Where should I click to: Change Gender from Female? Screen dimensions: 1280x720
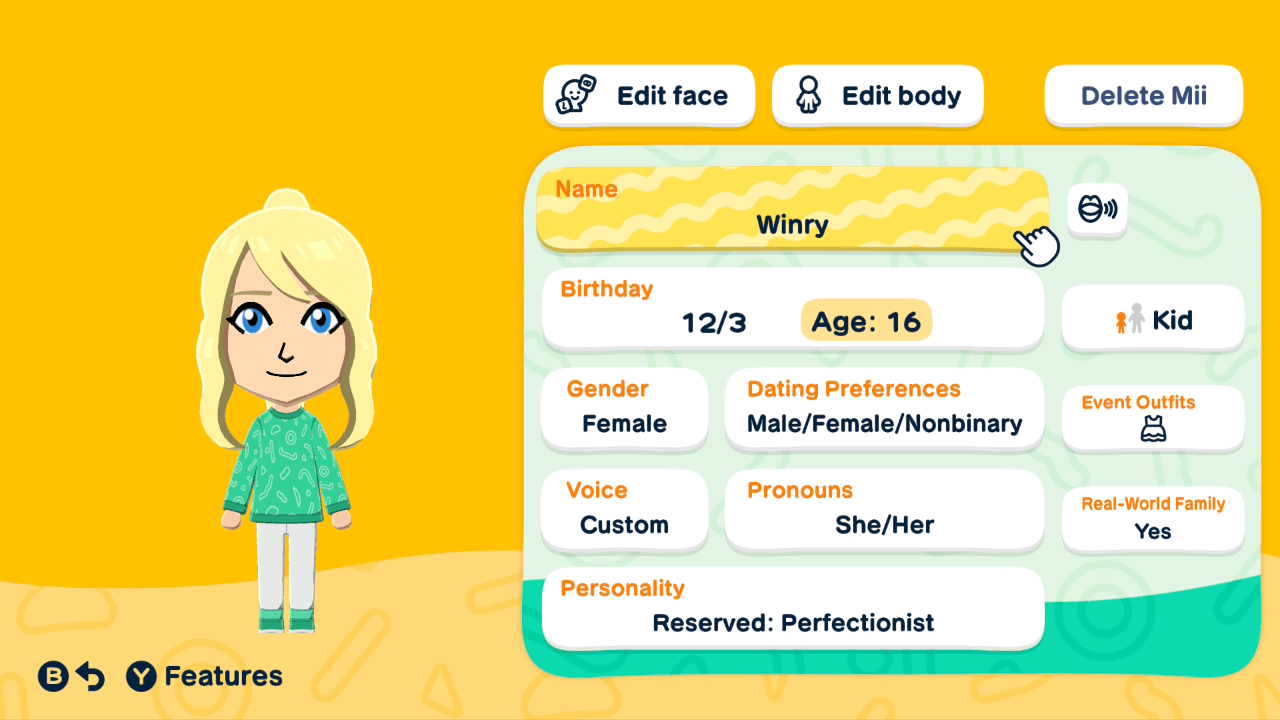(624, 410)
